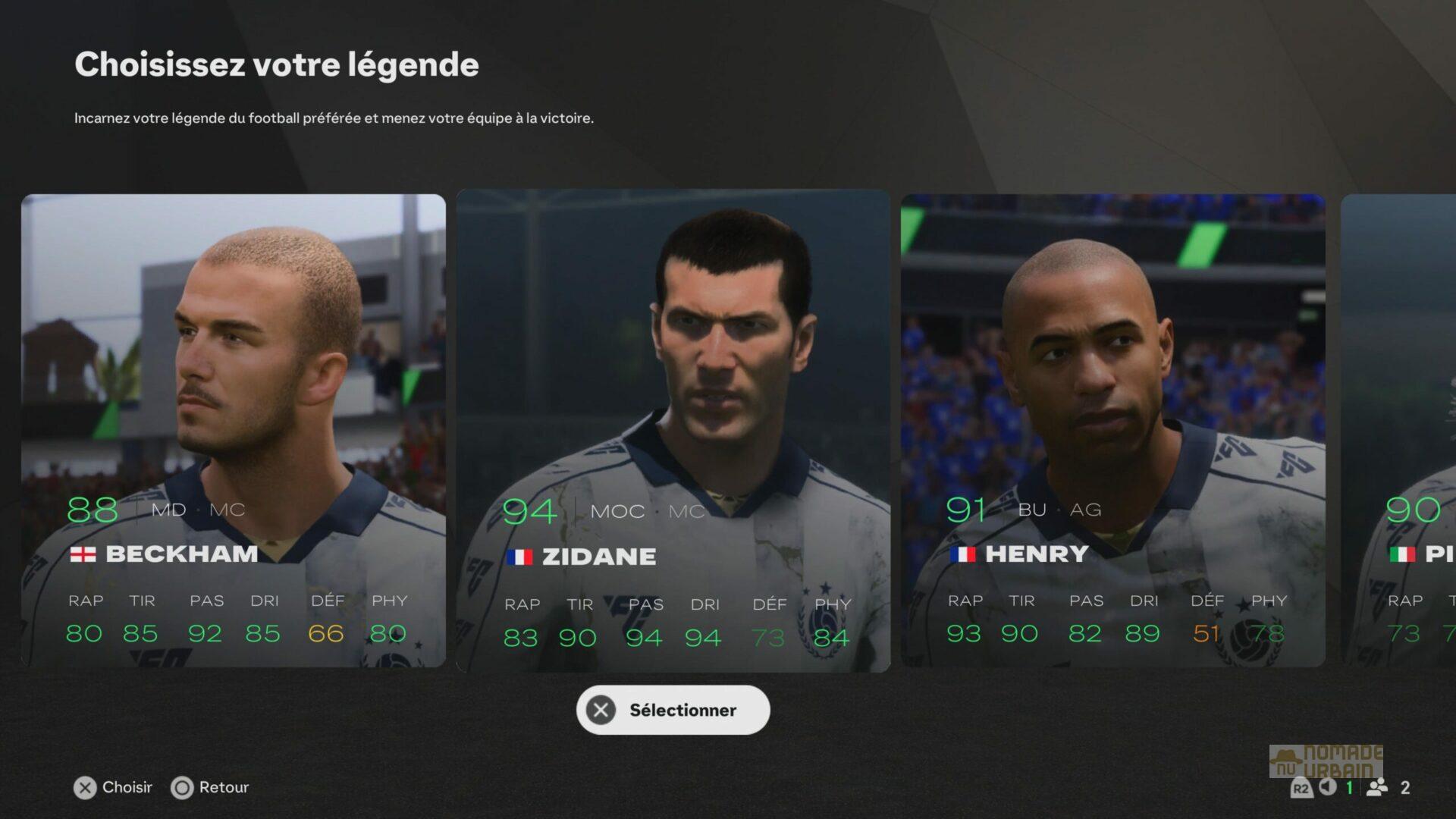
Task: Select the France flag on Zidane's card
Action: pyautogui.click(x=520, y=556)
